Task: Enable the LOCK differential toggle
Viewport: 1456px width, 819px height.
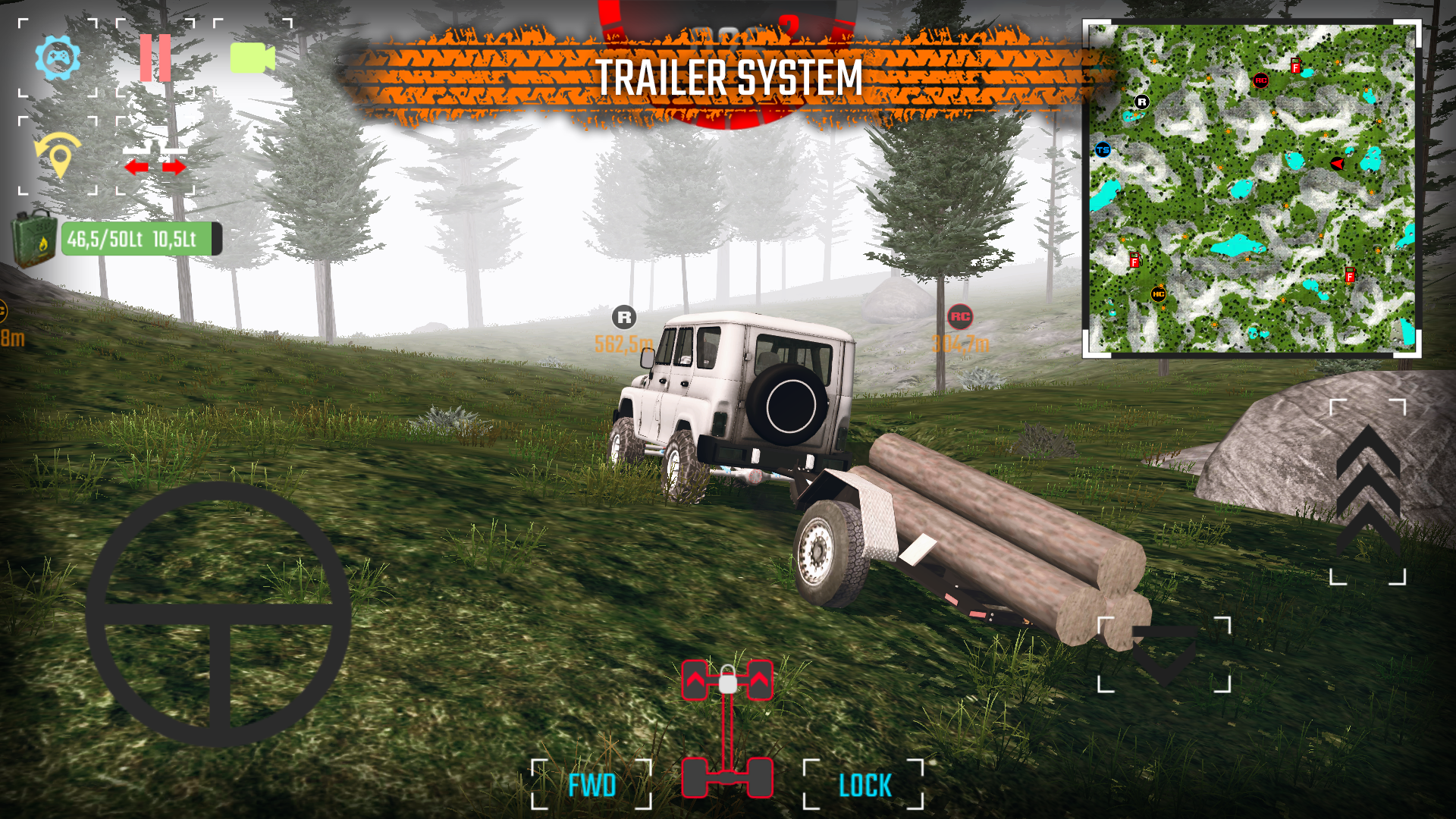Action: [x=866, y=784]
